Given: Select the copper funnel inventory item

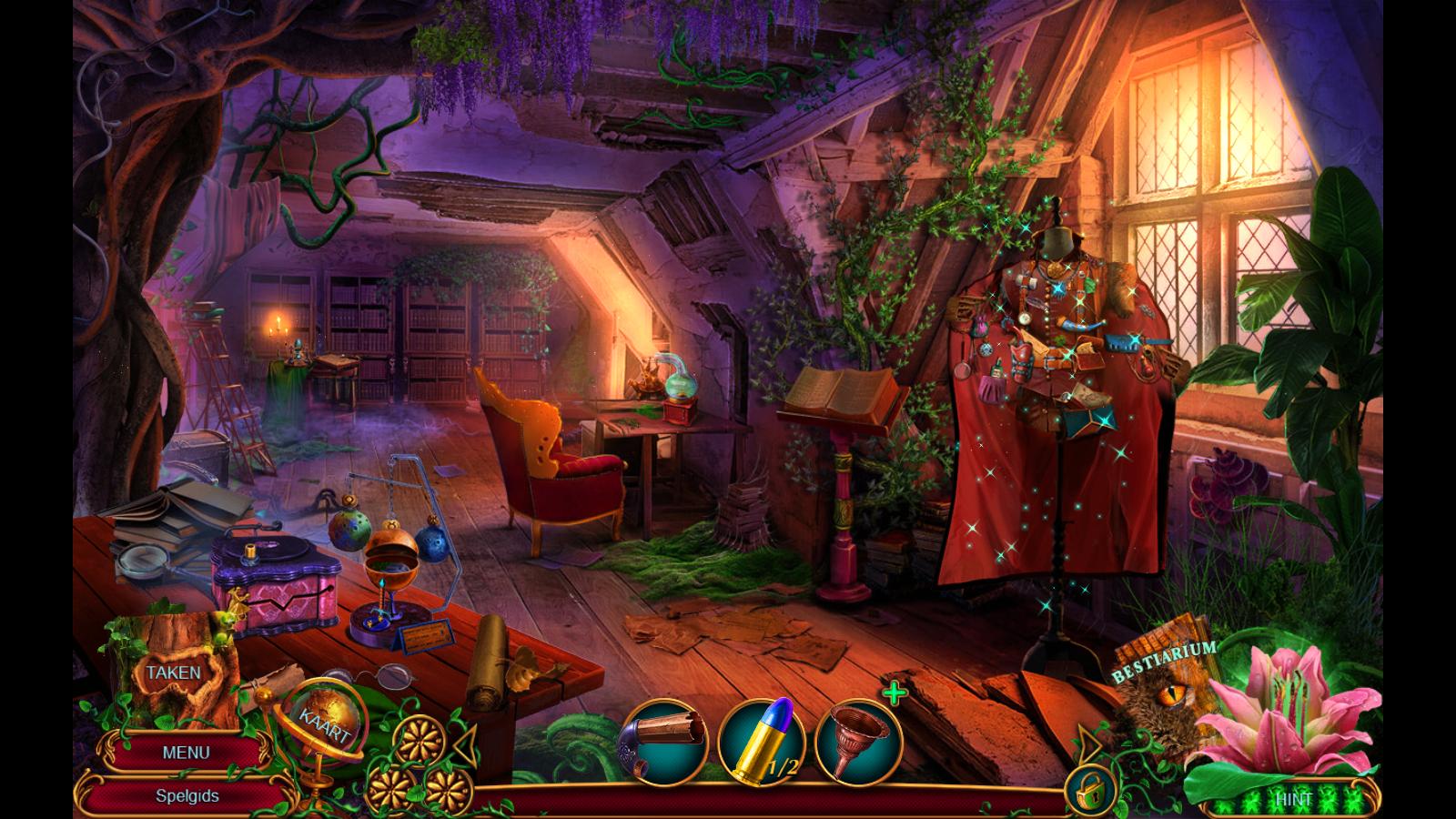Looking at the screenshot, I should point(858,740).
